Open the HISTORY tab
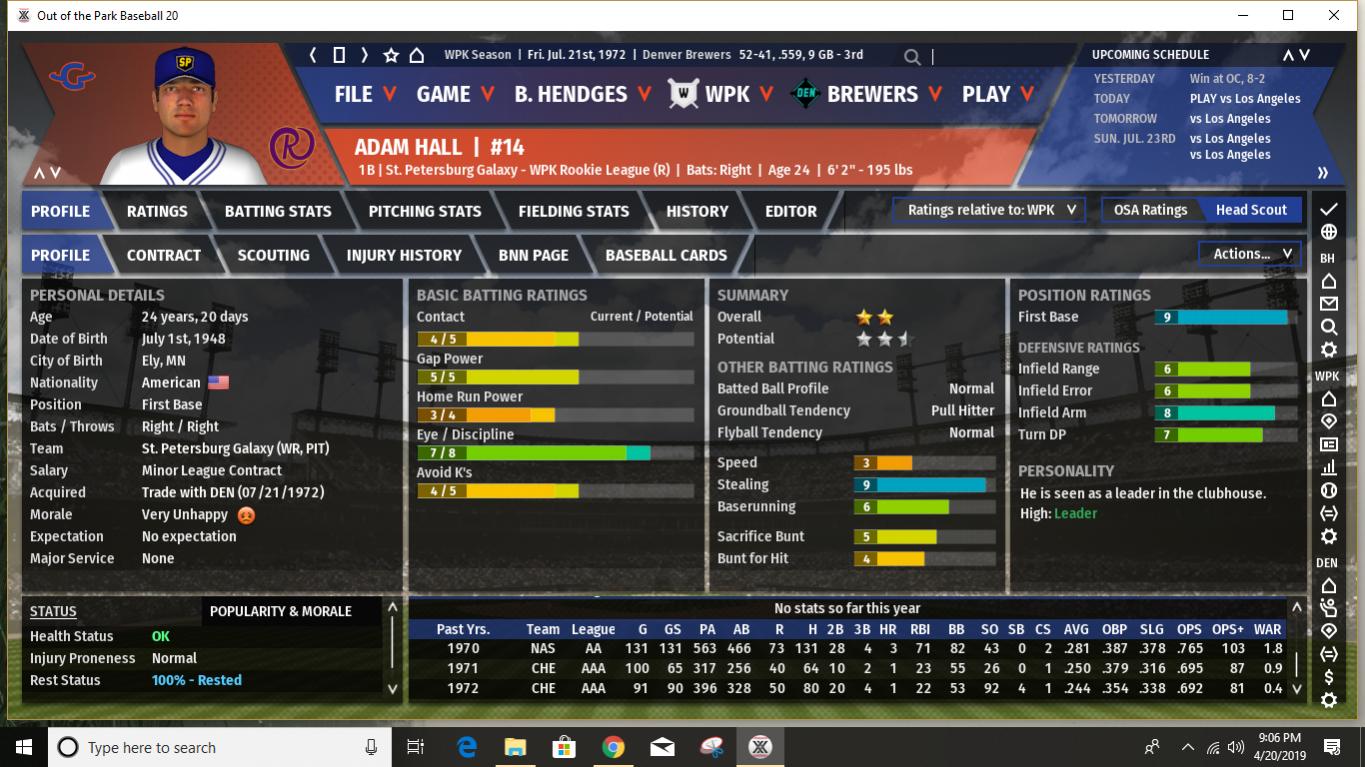1365x767 pixels. click(x=697, y=211)
